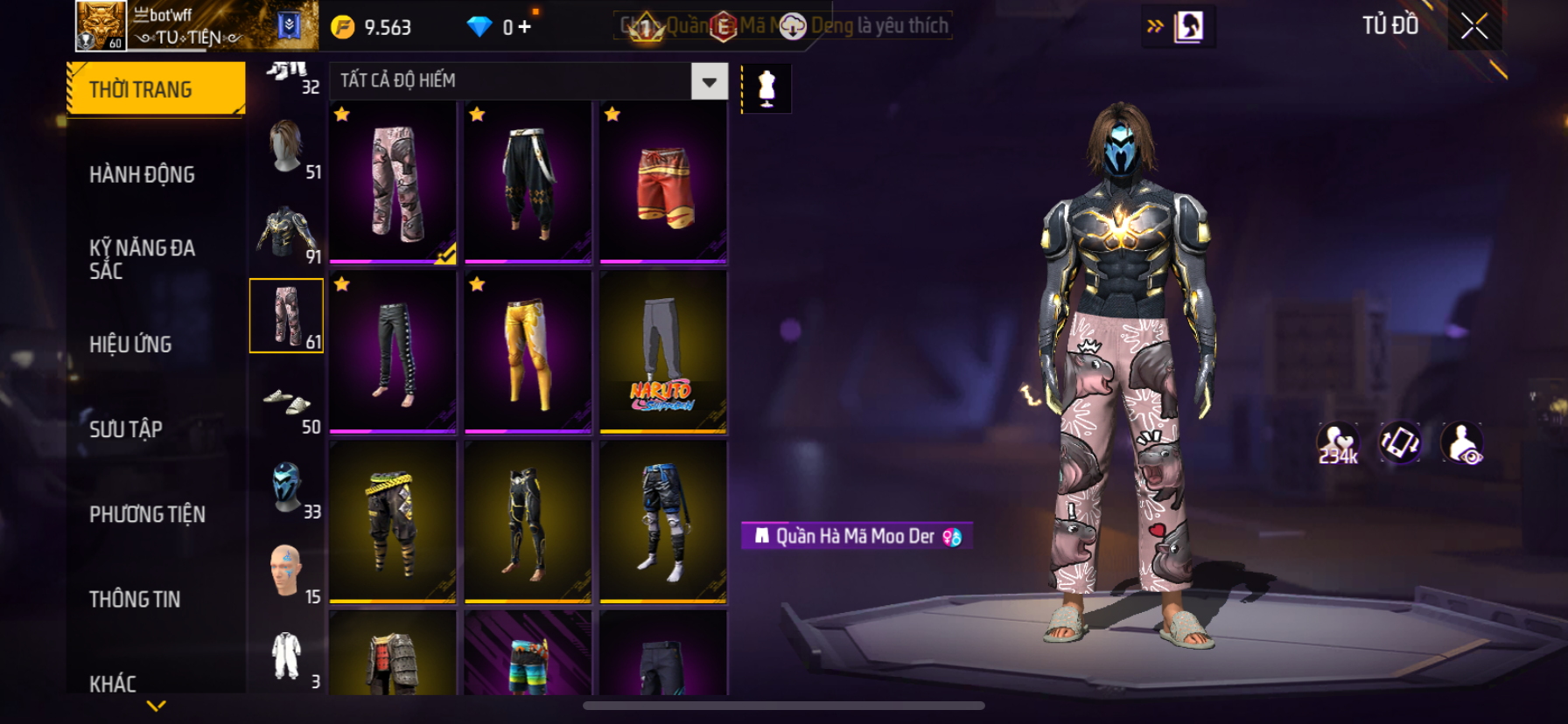Equip the red shorts item

[x=663, y=182]
